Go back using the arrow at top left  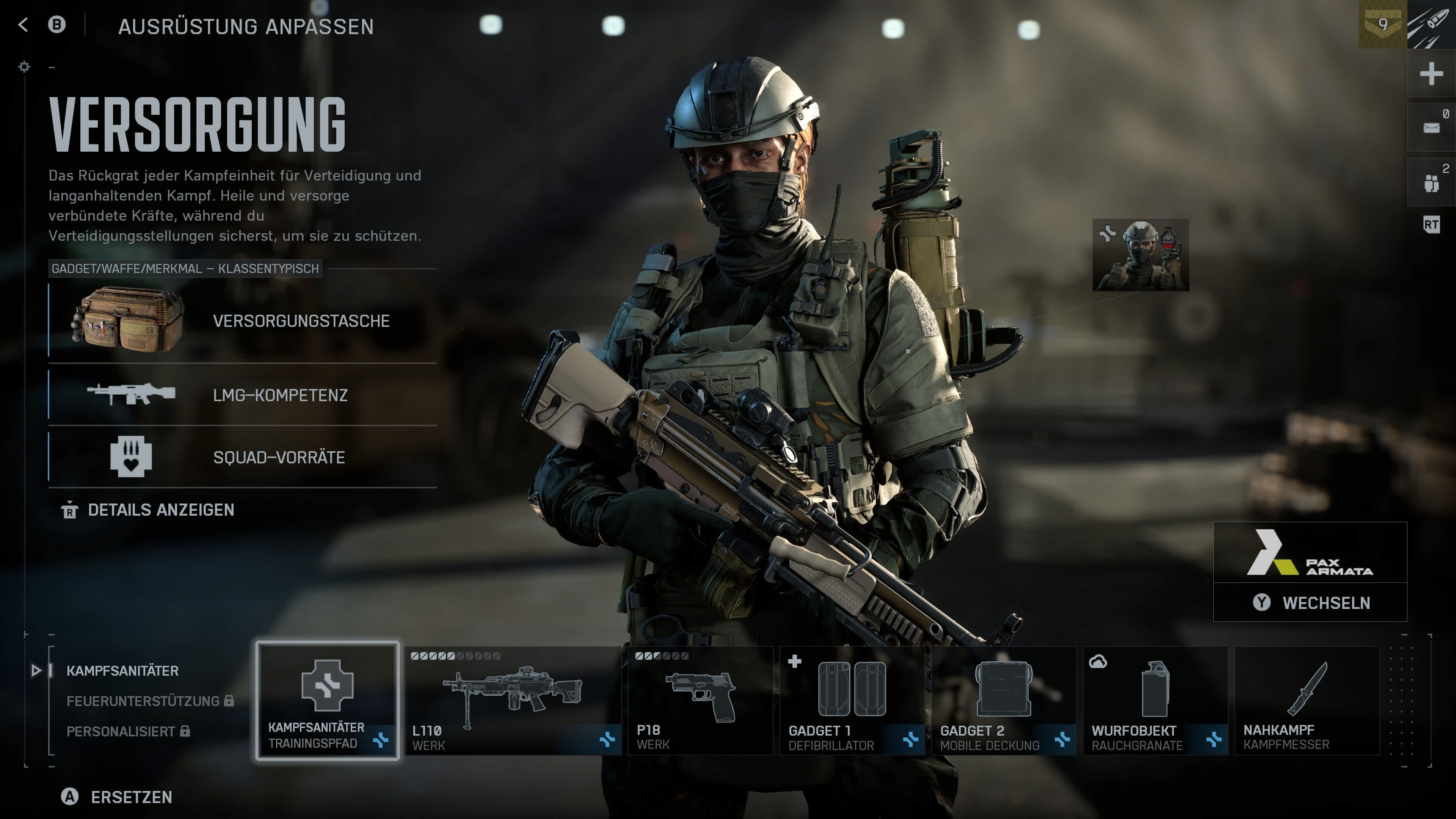[x=23, y=25]
